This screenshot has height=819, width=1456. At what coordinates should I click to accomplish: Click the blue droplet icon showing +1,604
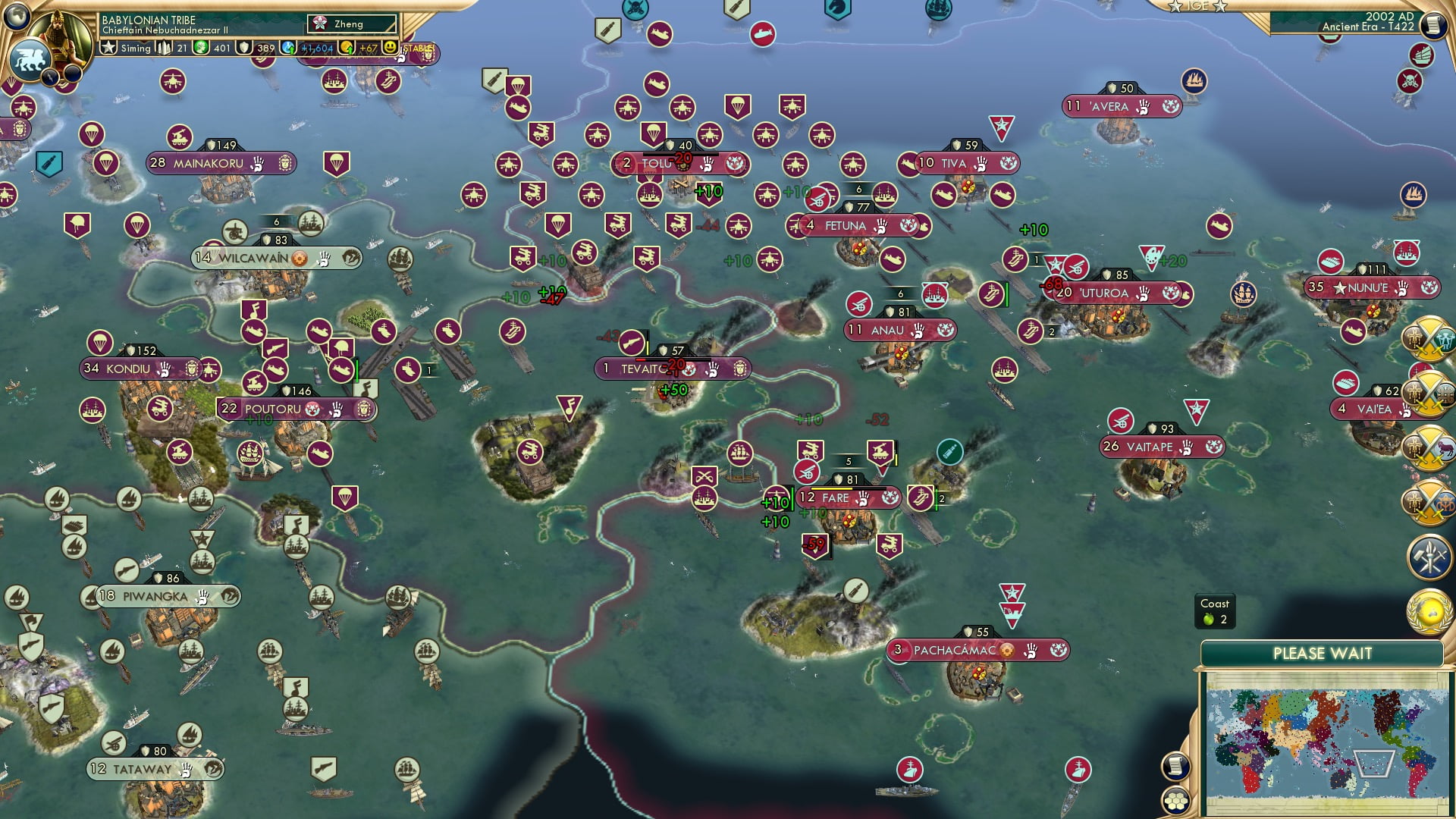pos(287,48)
